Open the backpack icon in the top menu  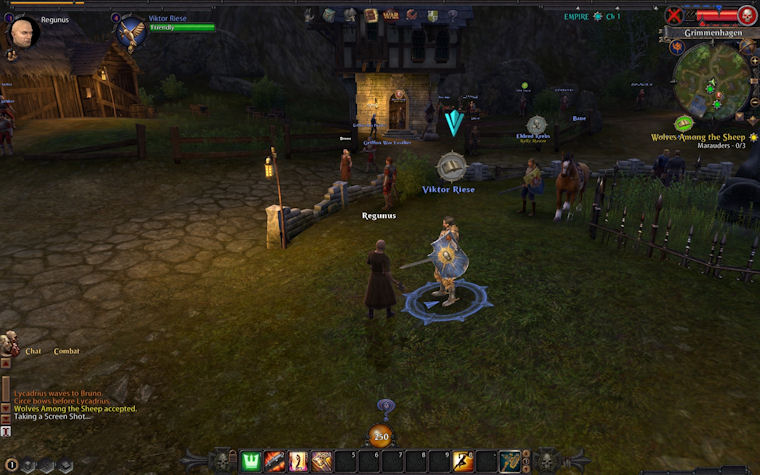[x=331, y=15]
